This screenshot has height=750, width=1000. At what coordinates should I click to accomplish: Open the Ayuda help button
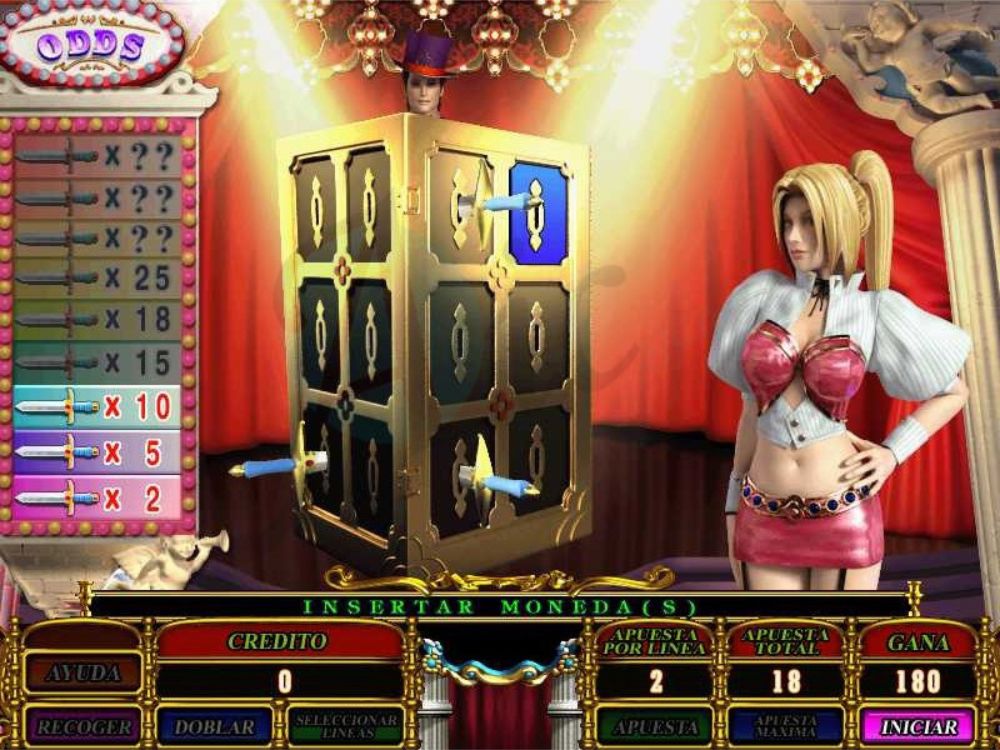click(x=85, y=673)
